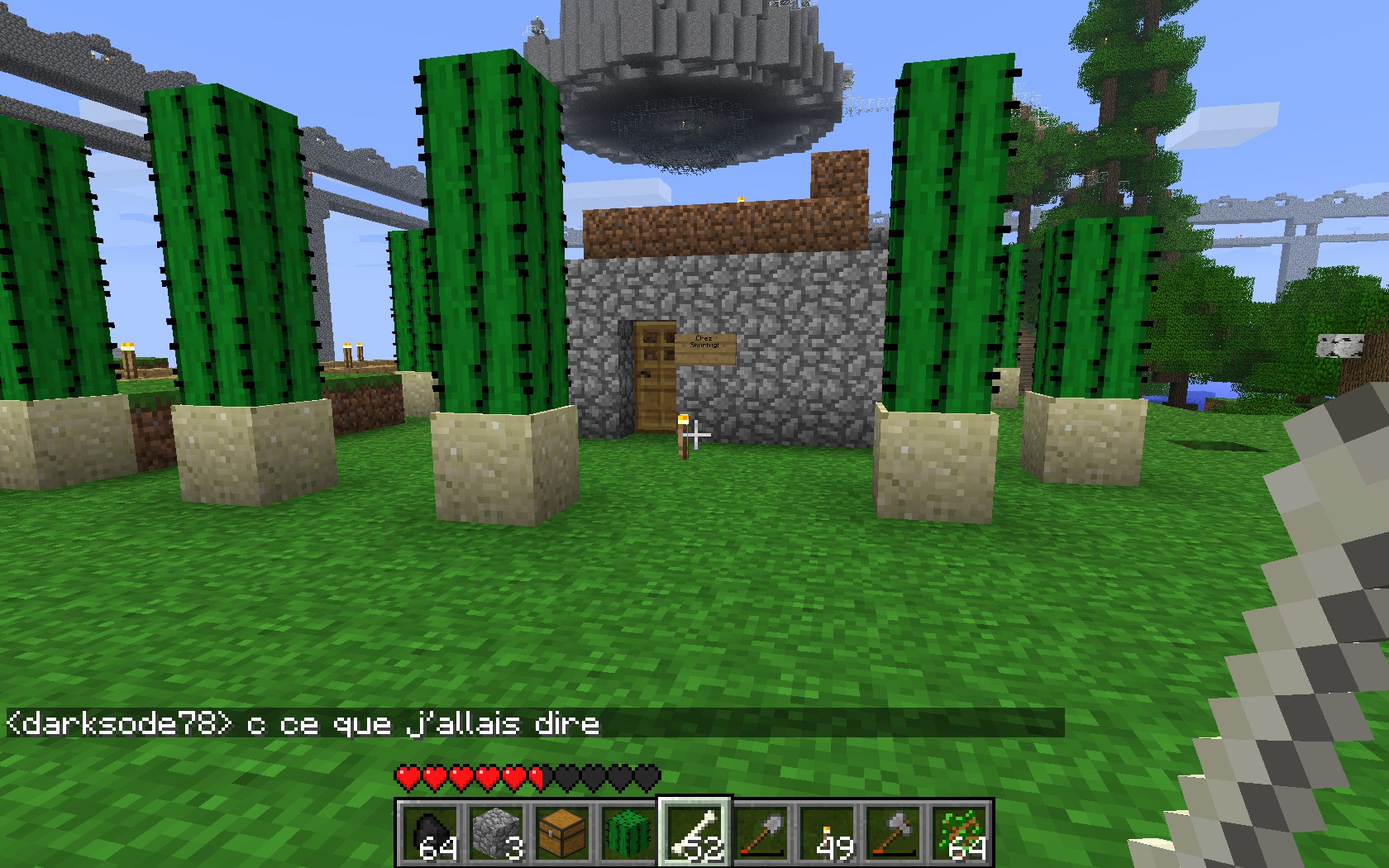
Task: Select the coal stack hotbar slot
Action: tap(430, 832)
